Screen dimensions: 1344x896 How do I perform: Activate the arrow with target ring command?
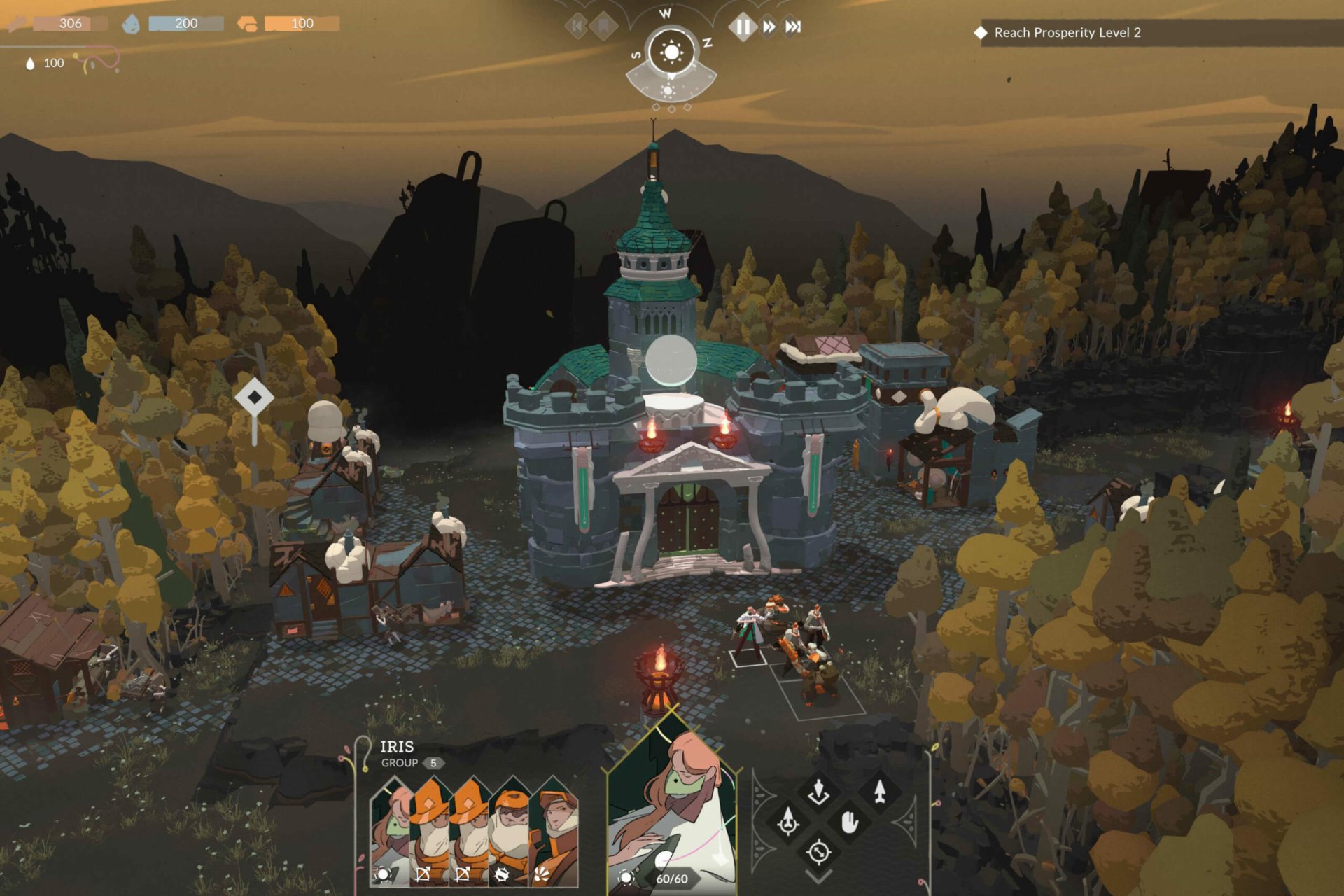[x=788, y=821]
